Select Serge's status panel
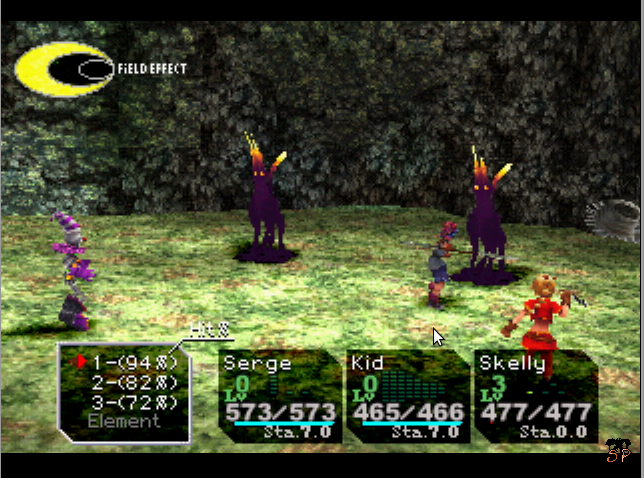This screenshot has width=644, height=478. tap(278, 397)
